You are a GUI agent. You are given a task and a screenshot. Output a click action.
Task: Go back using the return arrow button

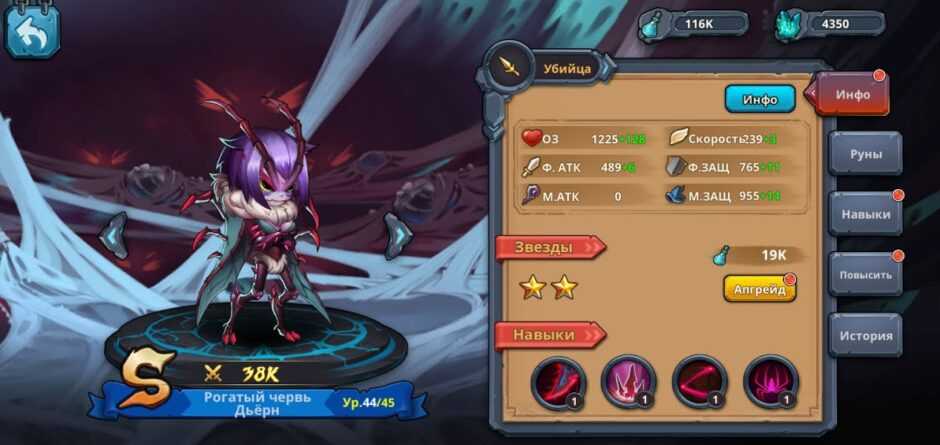tap(32, 31)
